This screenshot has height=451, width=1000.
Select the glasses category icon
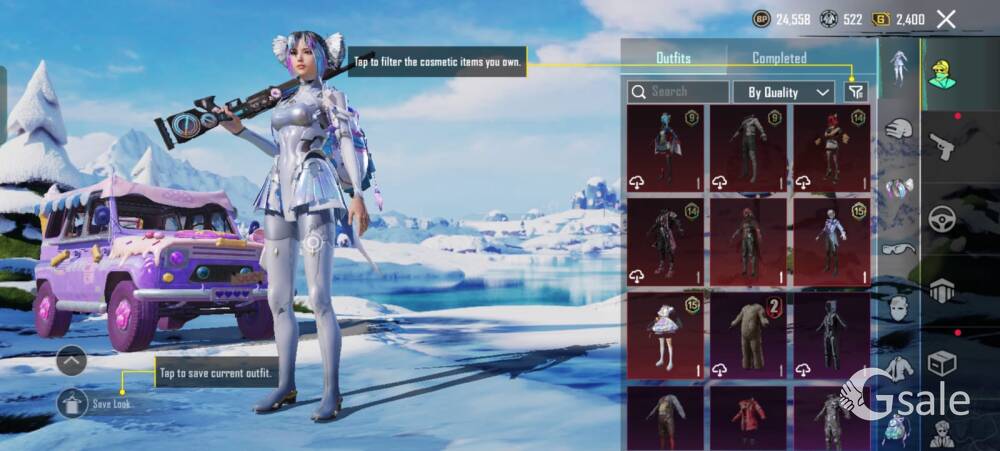[900, 248]
